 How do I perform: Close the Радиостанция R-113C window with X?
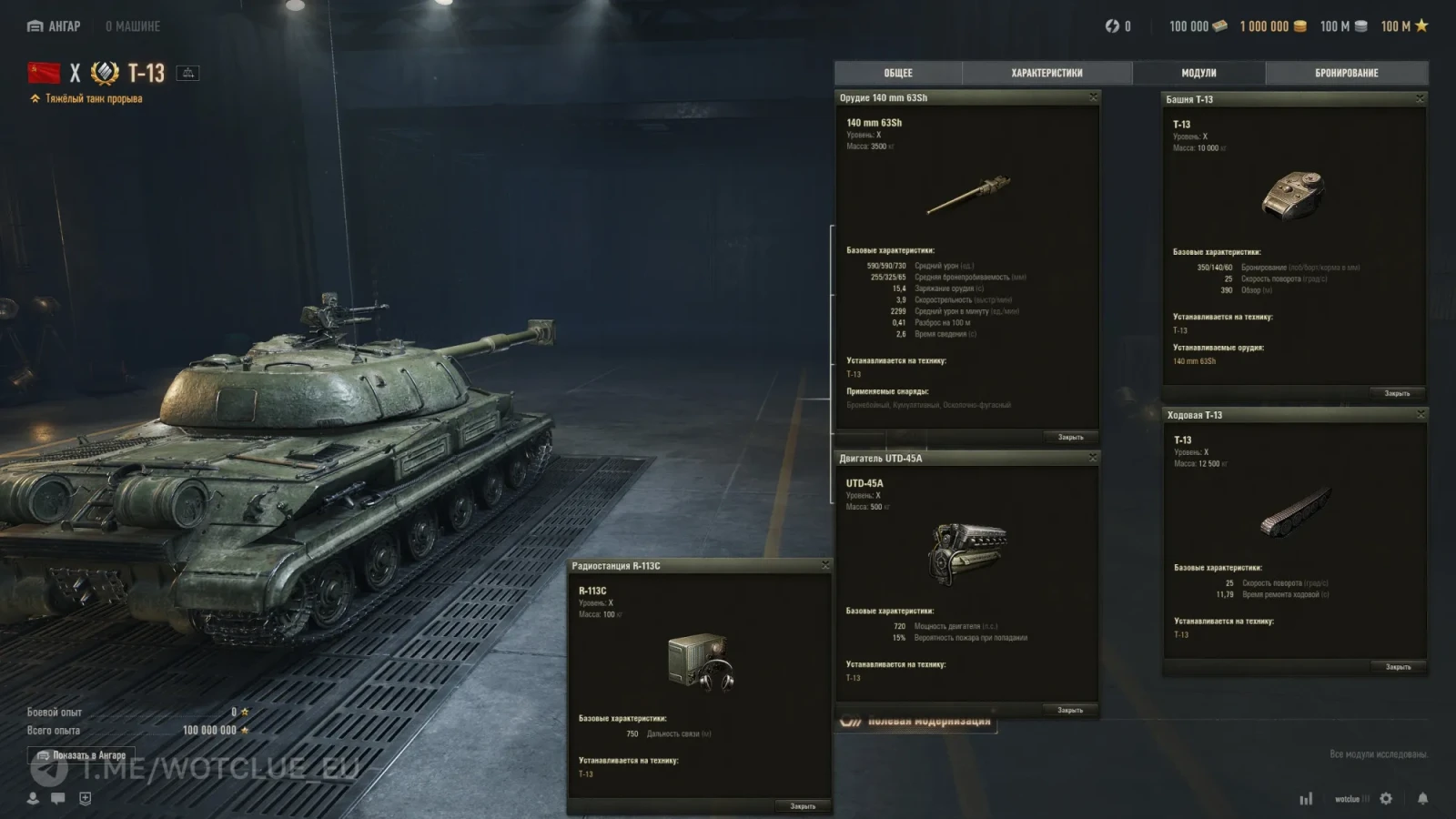click(x=825, y=565)
